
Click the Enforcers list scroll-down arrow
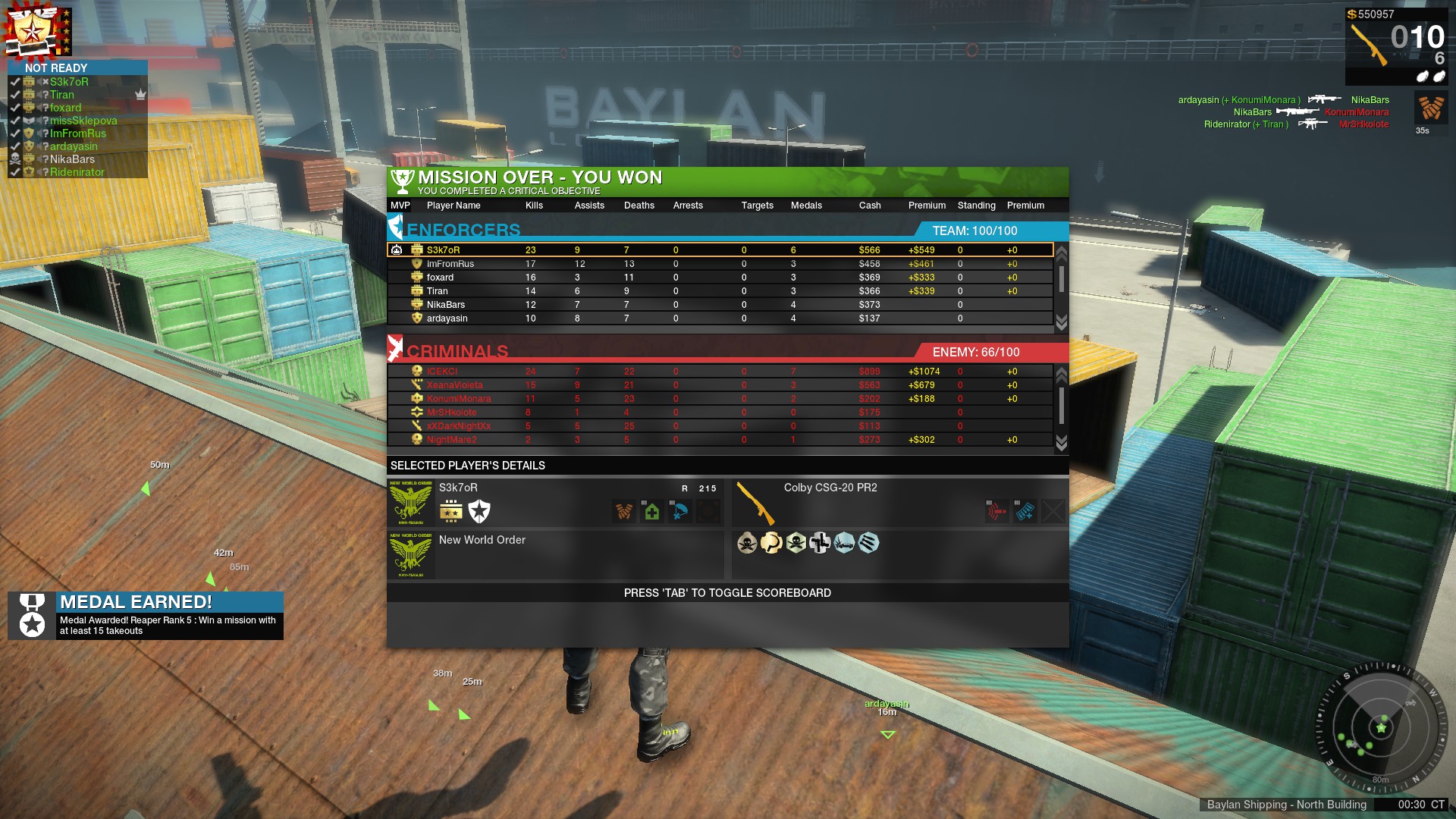coord(1061,322)
